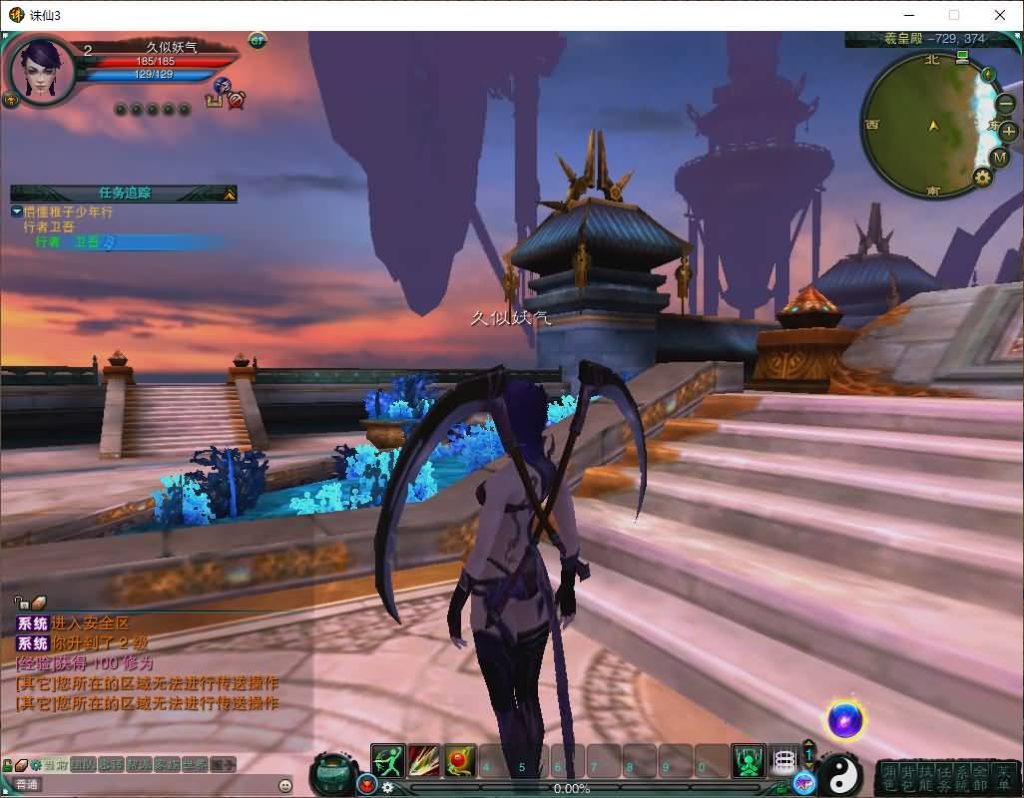Screen dimensions: 1024x798
Task: Click the circular minimap
Action: click(927, 125)
